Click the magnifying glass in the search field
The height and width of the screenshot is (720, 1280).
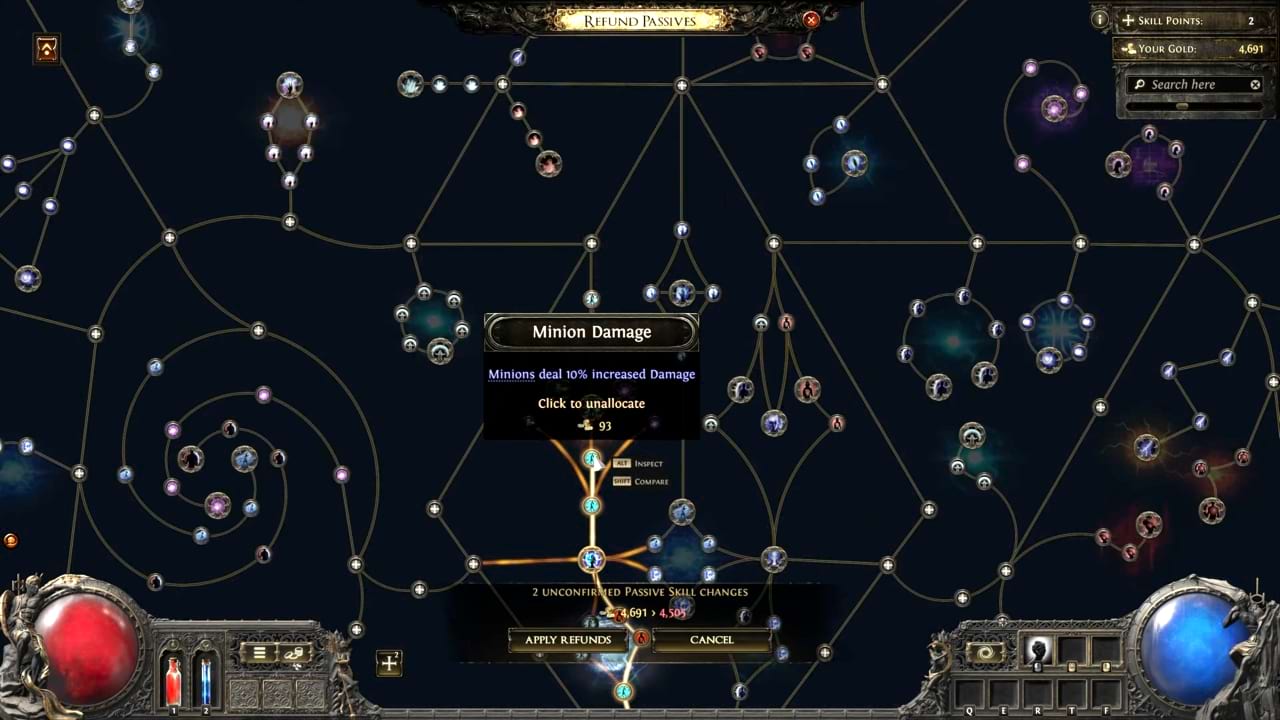[1142, 84]
